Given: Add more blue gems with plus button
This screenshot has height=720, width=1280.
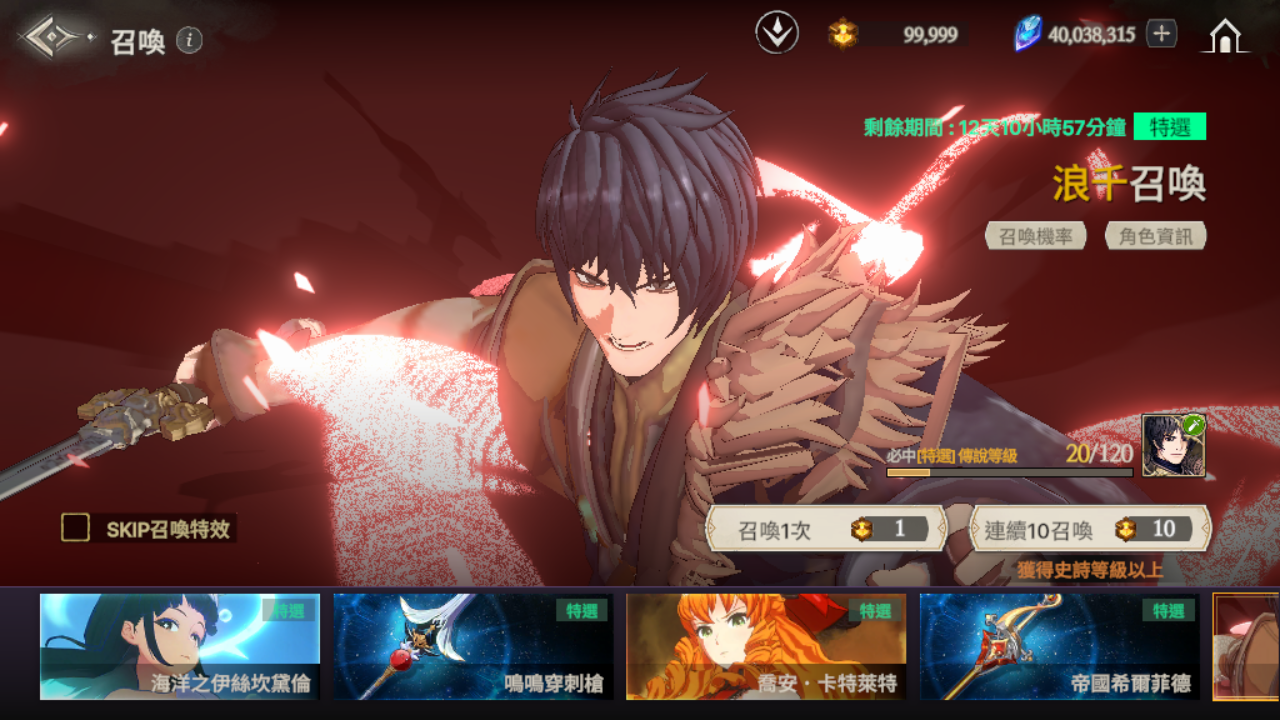Looking at the screenshot, I should [1161, 34].
